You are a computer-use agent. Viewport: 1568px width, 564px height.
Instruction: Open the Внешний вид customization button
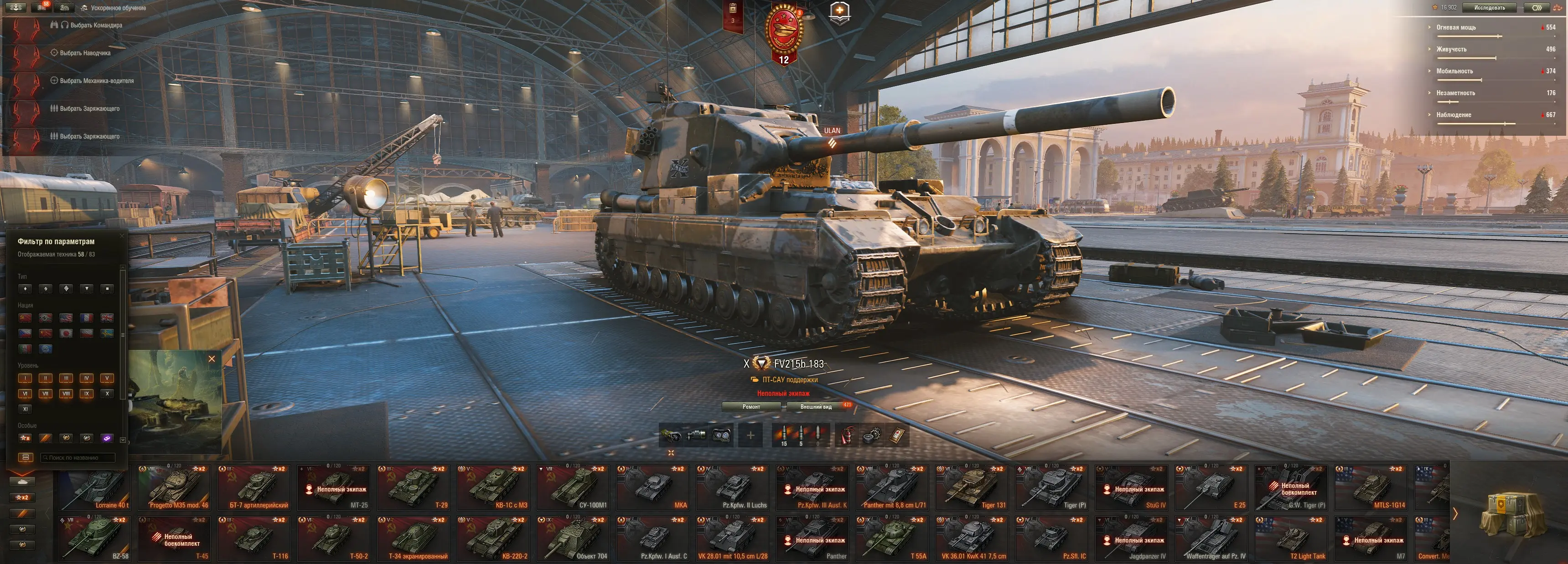click(816, 406)
